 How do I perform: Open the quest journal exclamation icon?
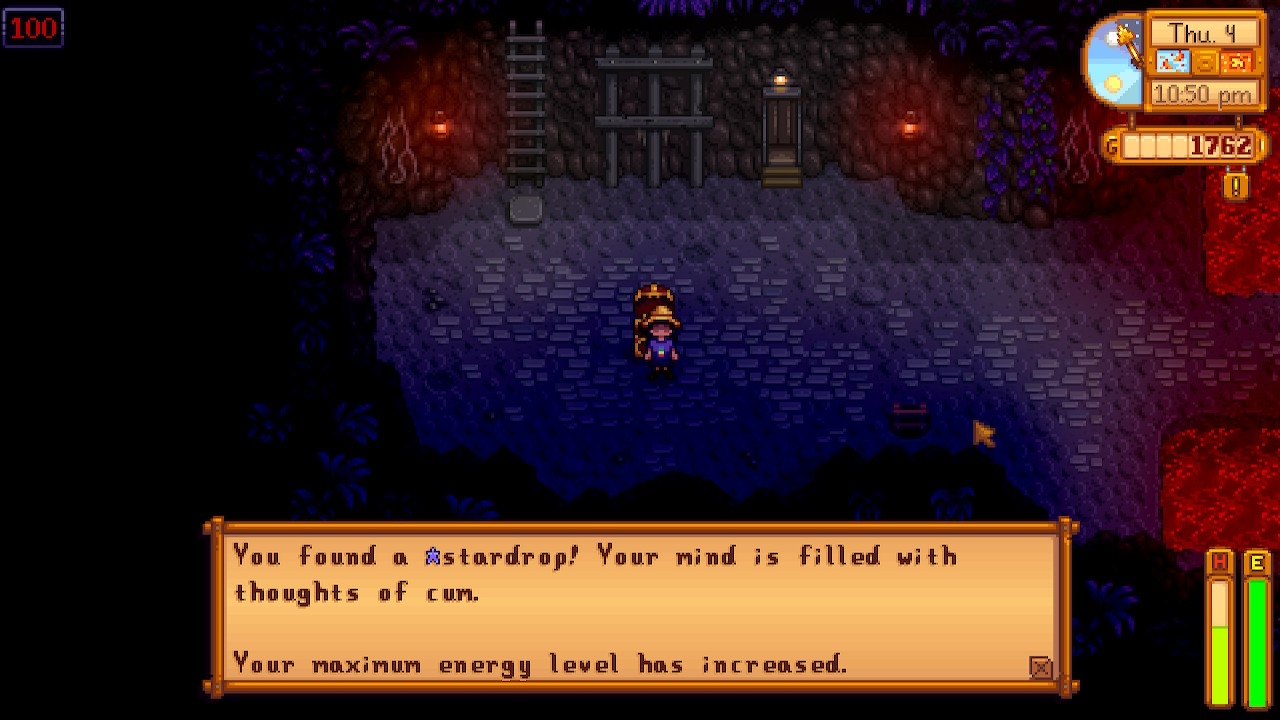(x=1236, y=185)
